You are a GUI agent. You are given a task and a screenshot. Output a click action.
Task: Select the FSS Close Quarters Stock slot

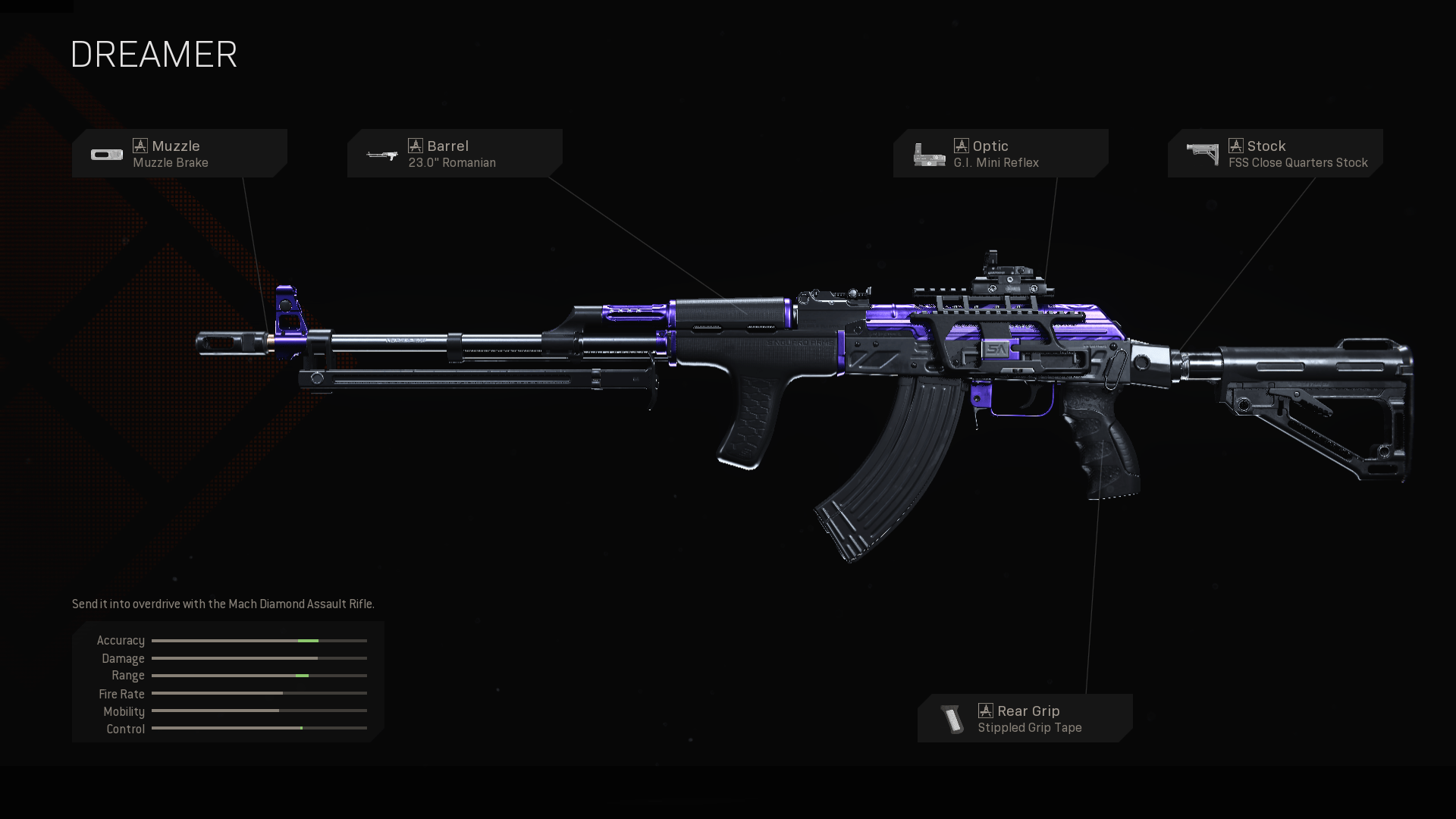coord(1275,153)
